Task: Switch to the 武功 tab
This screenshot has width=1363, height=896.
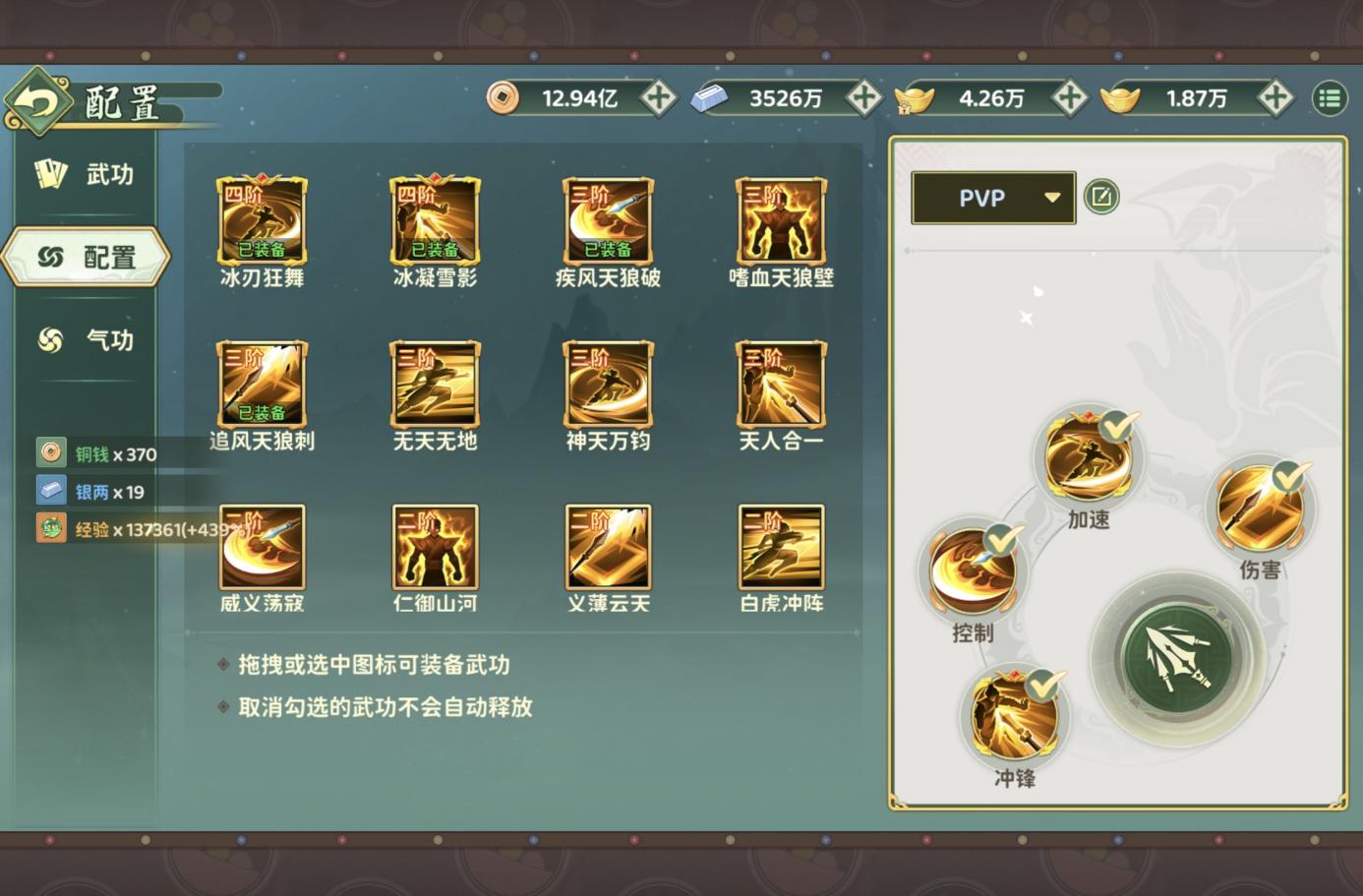Action: (86, 173)
